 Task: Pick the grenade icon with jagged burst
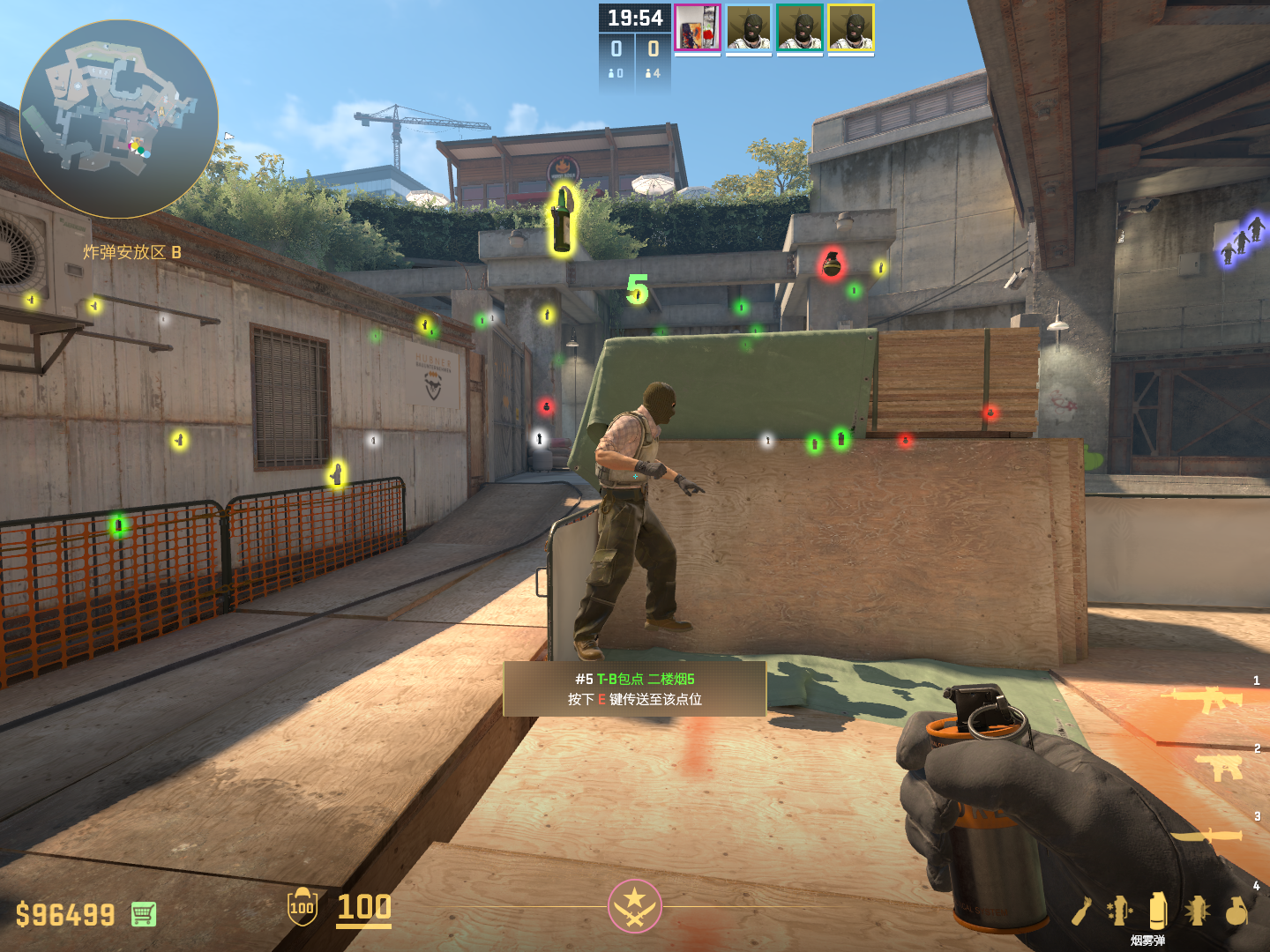(1197, 911)
